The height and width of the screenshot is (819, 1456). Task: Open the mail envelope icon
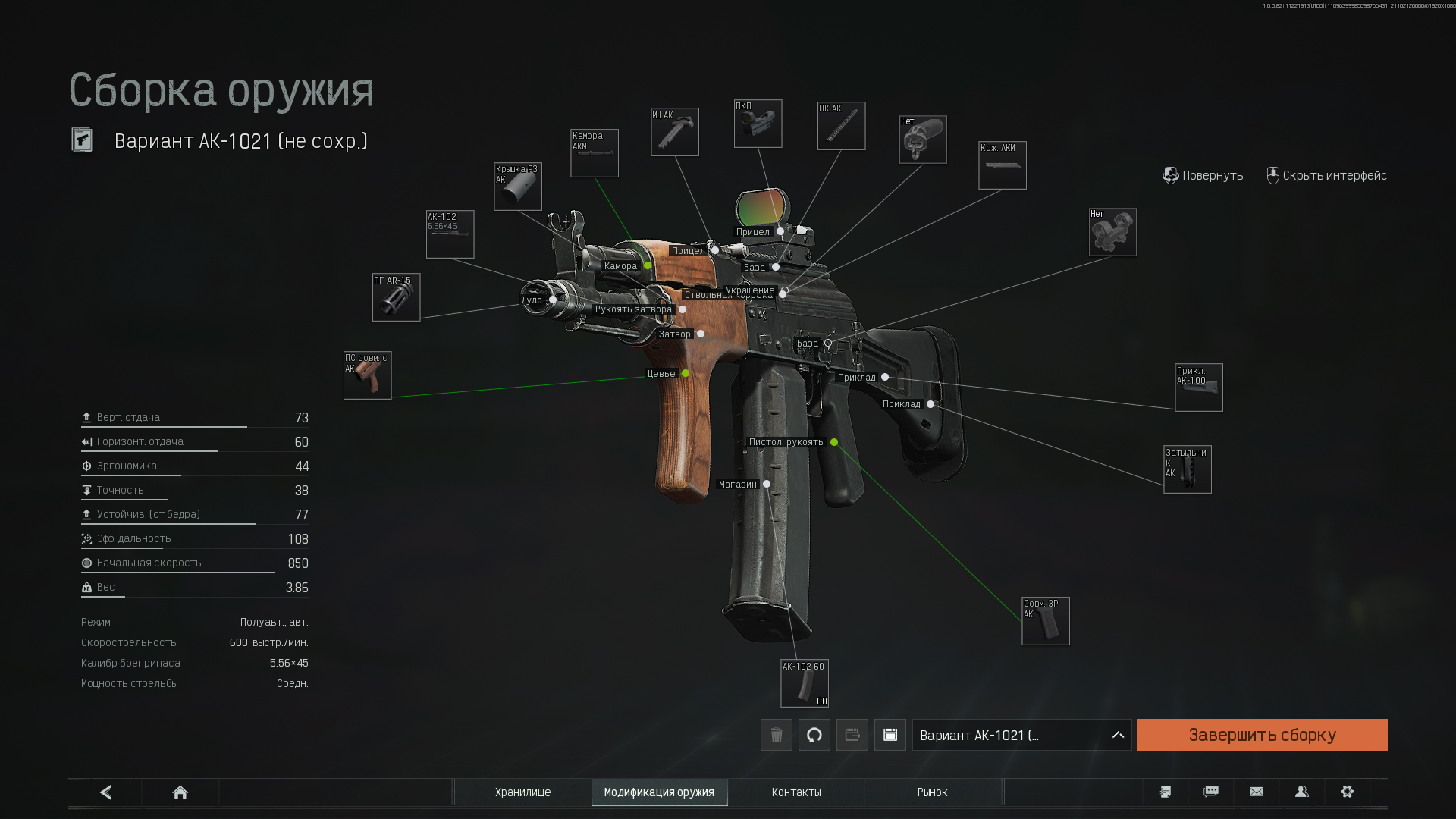click(1256, 792)
